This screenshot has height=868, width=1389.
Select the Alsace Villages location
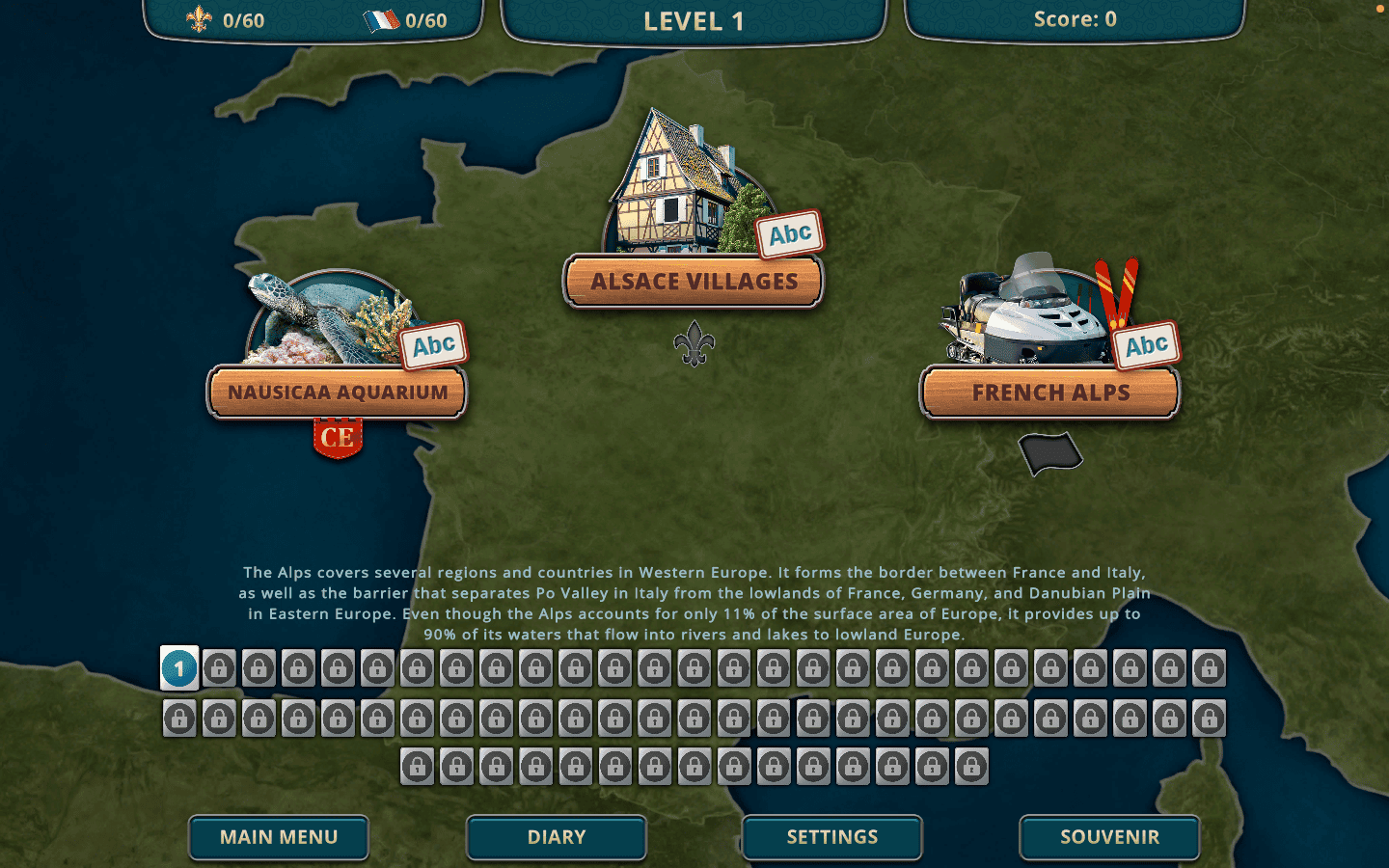coord(694,282)
